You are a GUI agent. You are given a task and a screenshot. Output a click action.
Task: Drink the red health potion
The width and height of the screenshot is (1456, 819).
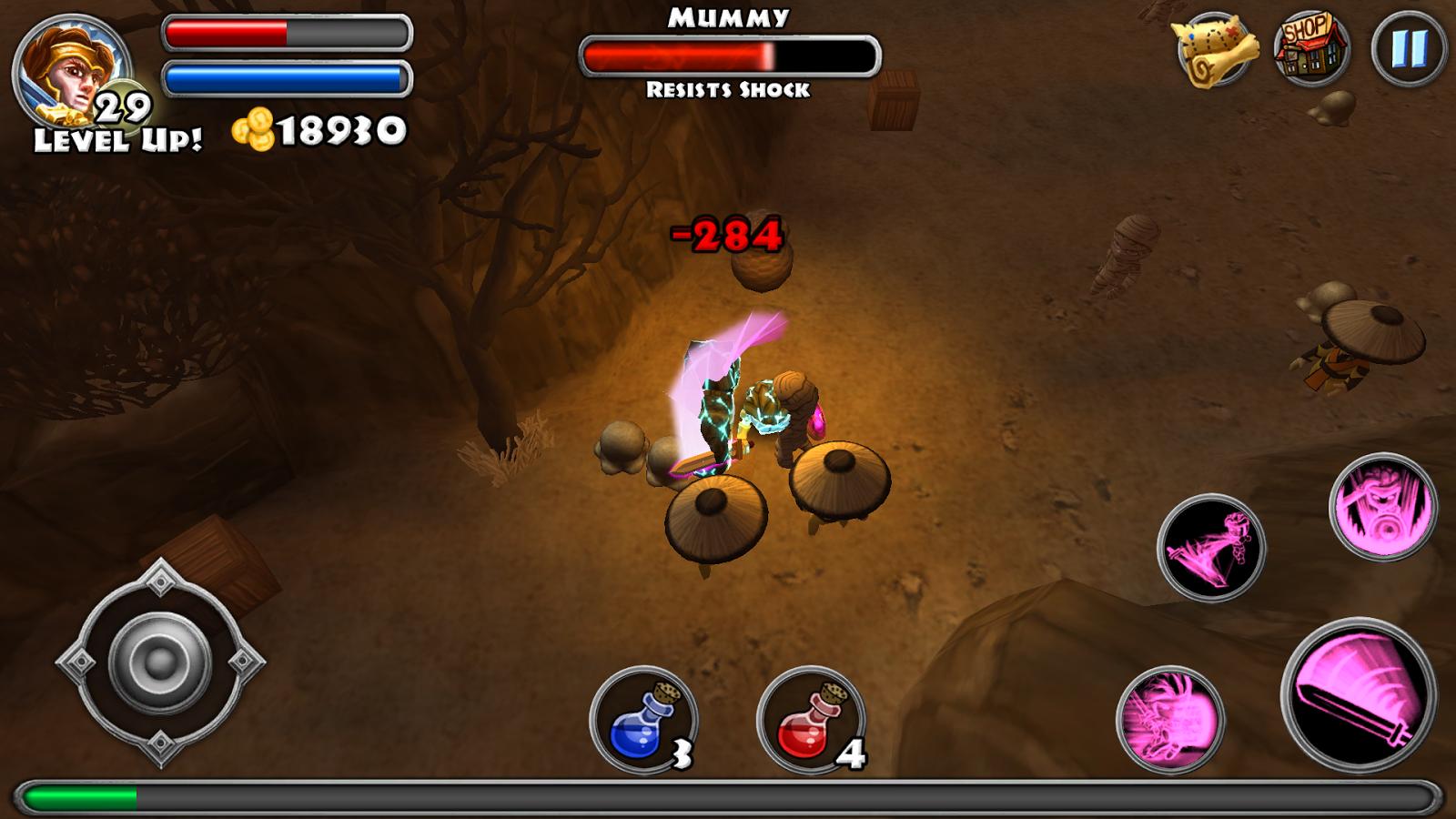tap(810, 721)
